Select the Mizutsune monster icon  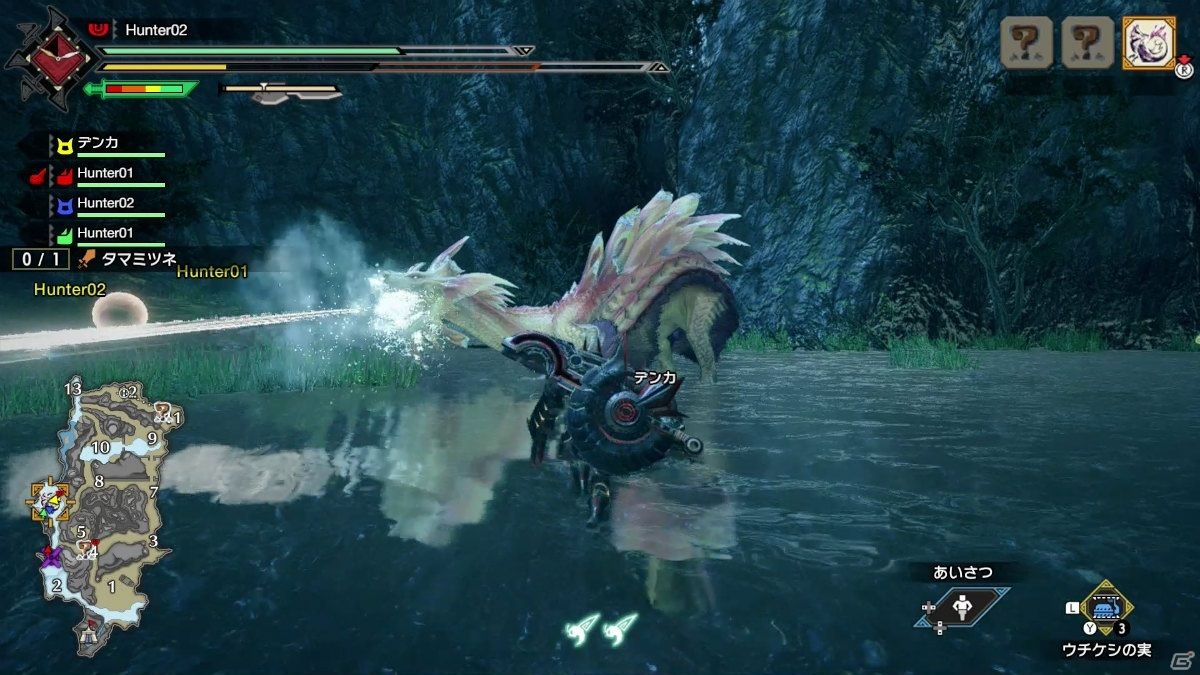click(x=1148, y=43)
